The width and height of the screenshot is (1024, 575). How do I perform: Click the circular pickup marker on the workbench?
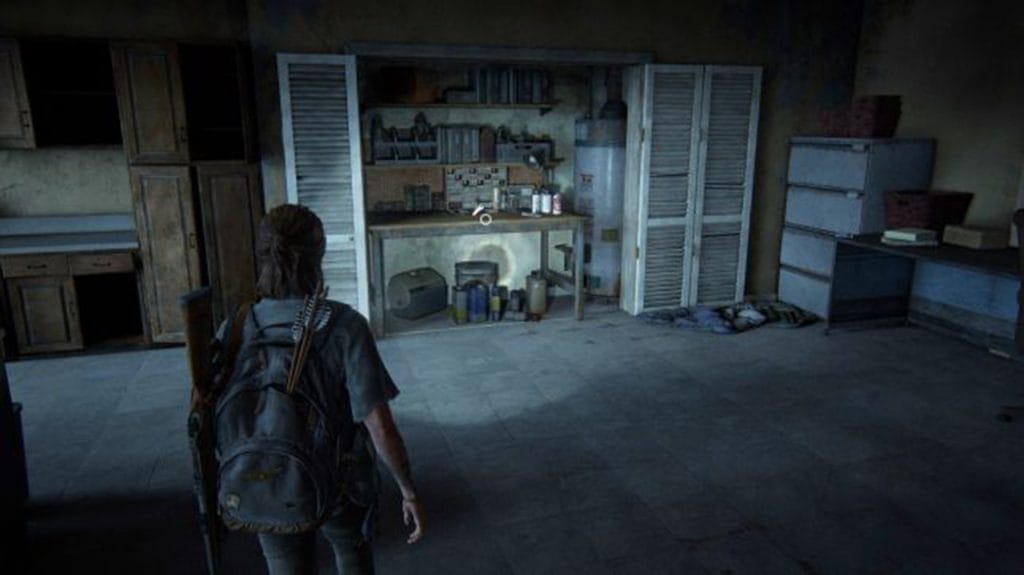[485, 218]
